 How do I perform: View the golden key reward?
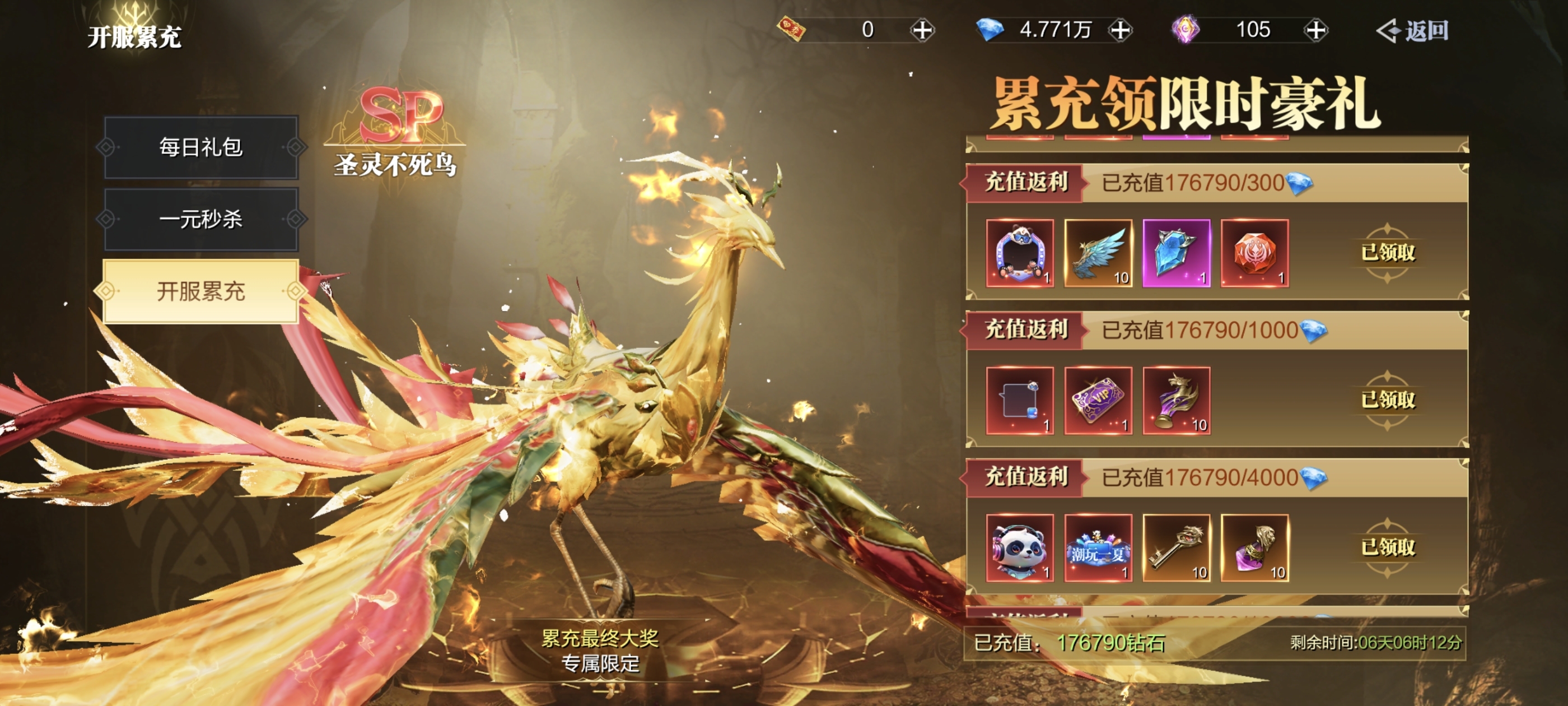click(1176, 547)
